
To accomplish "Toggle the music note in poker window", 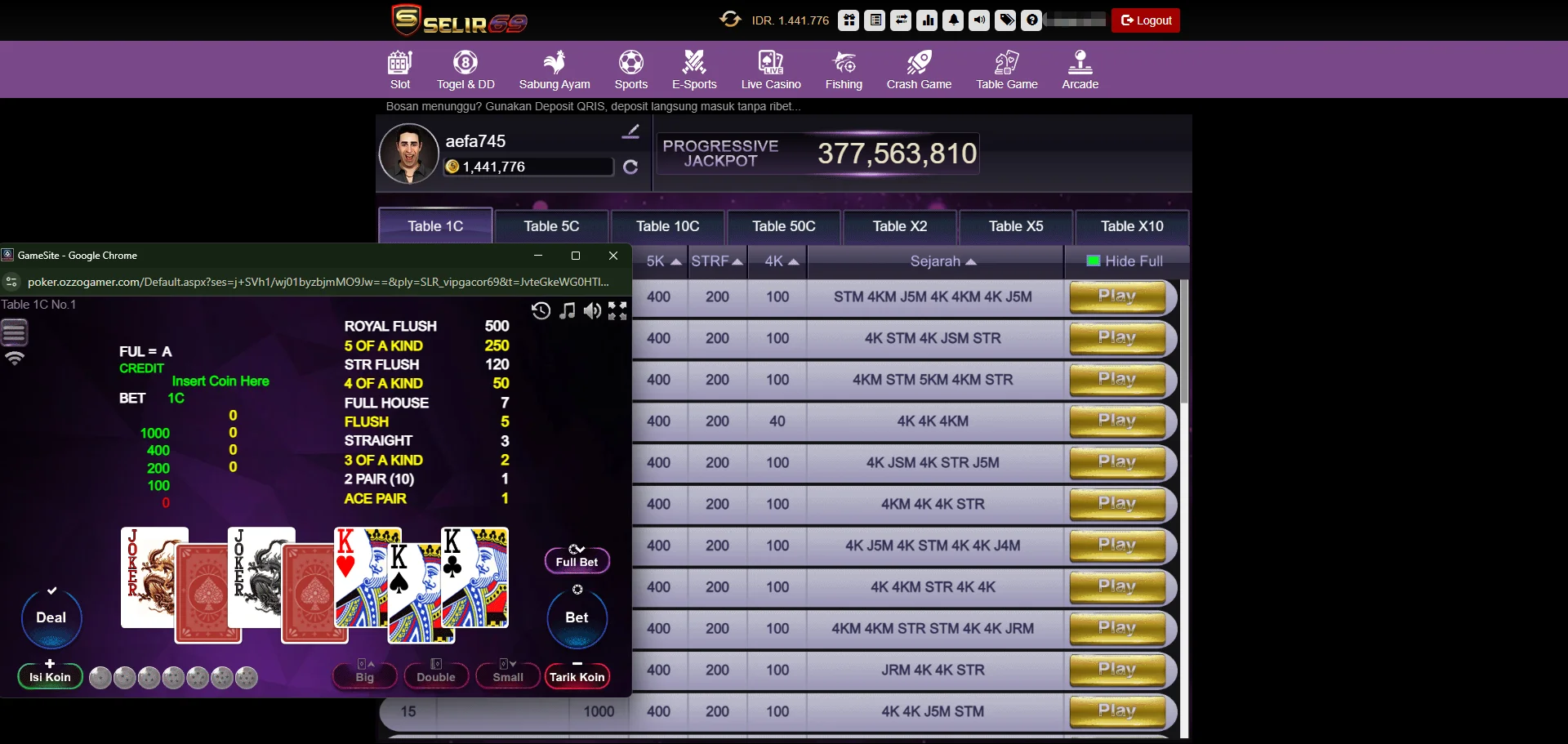I will pyautogui.click(x=567, y=311).
